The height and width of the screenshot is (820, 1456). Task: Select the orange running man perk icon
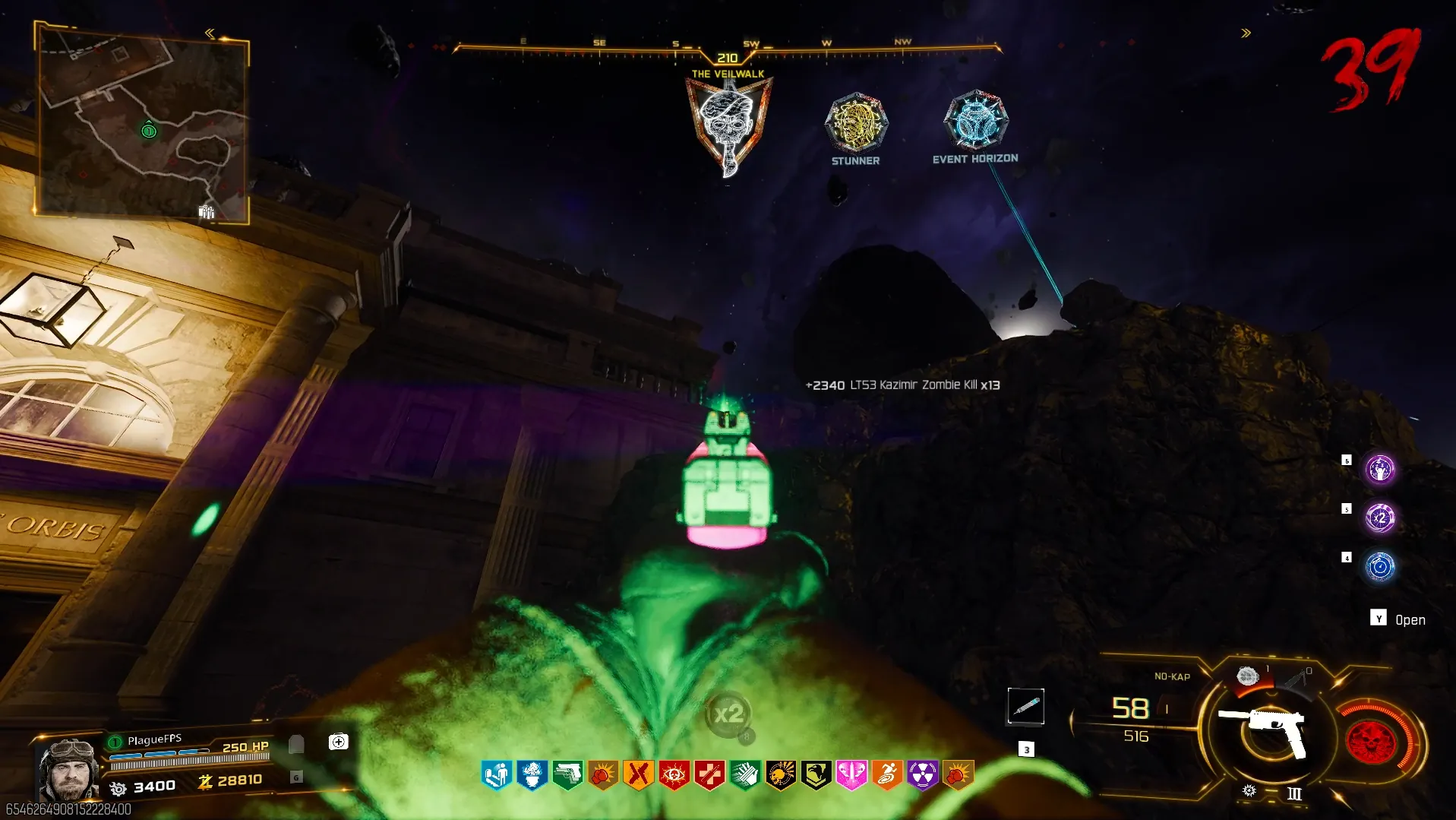[887, 775]
